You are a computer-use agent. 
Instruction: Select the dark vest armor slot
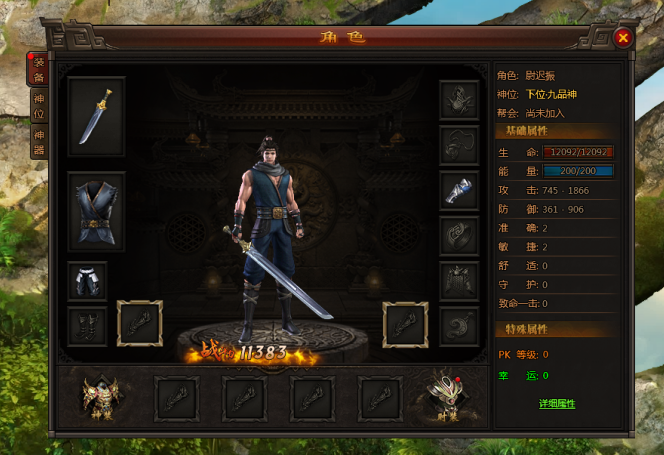tap(97, 210)
